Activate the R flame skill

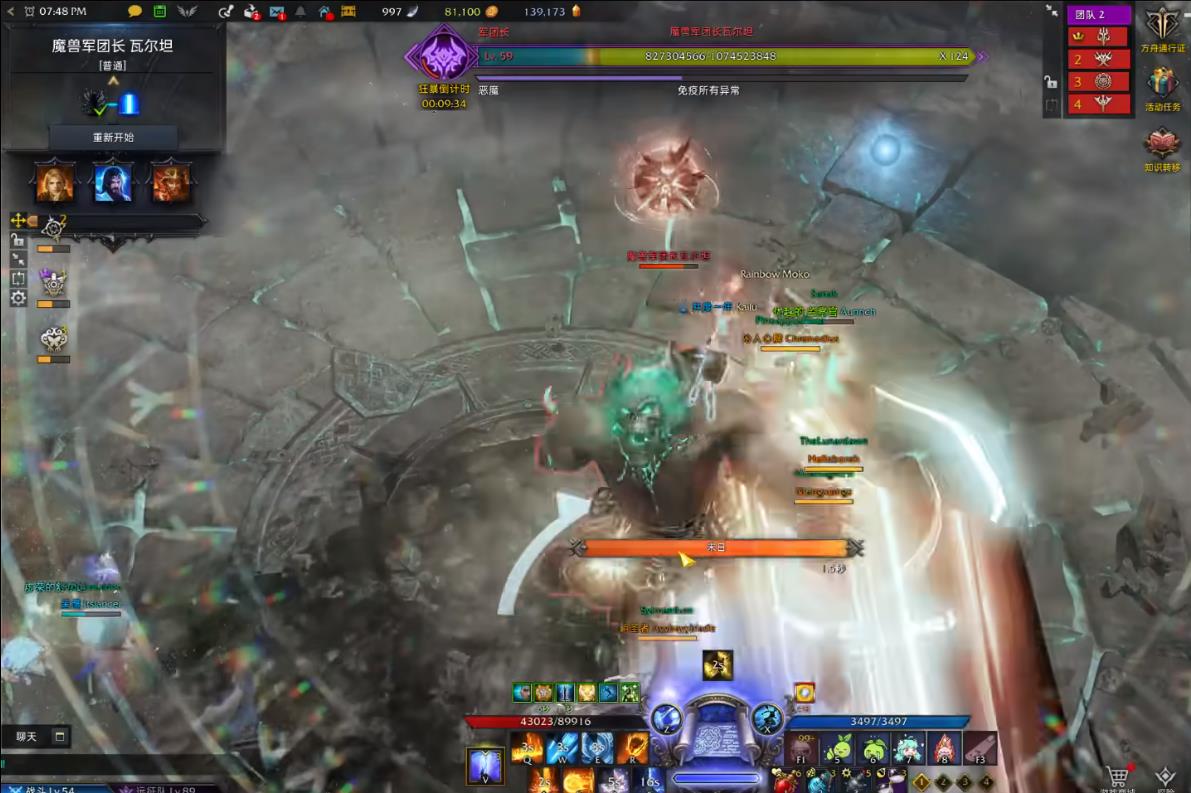pos(633,748)
